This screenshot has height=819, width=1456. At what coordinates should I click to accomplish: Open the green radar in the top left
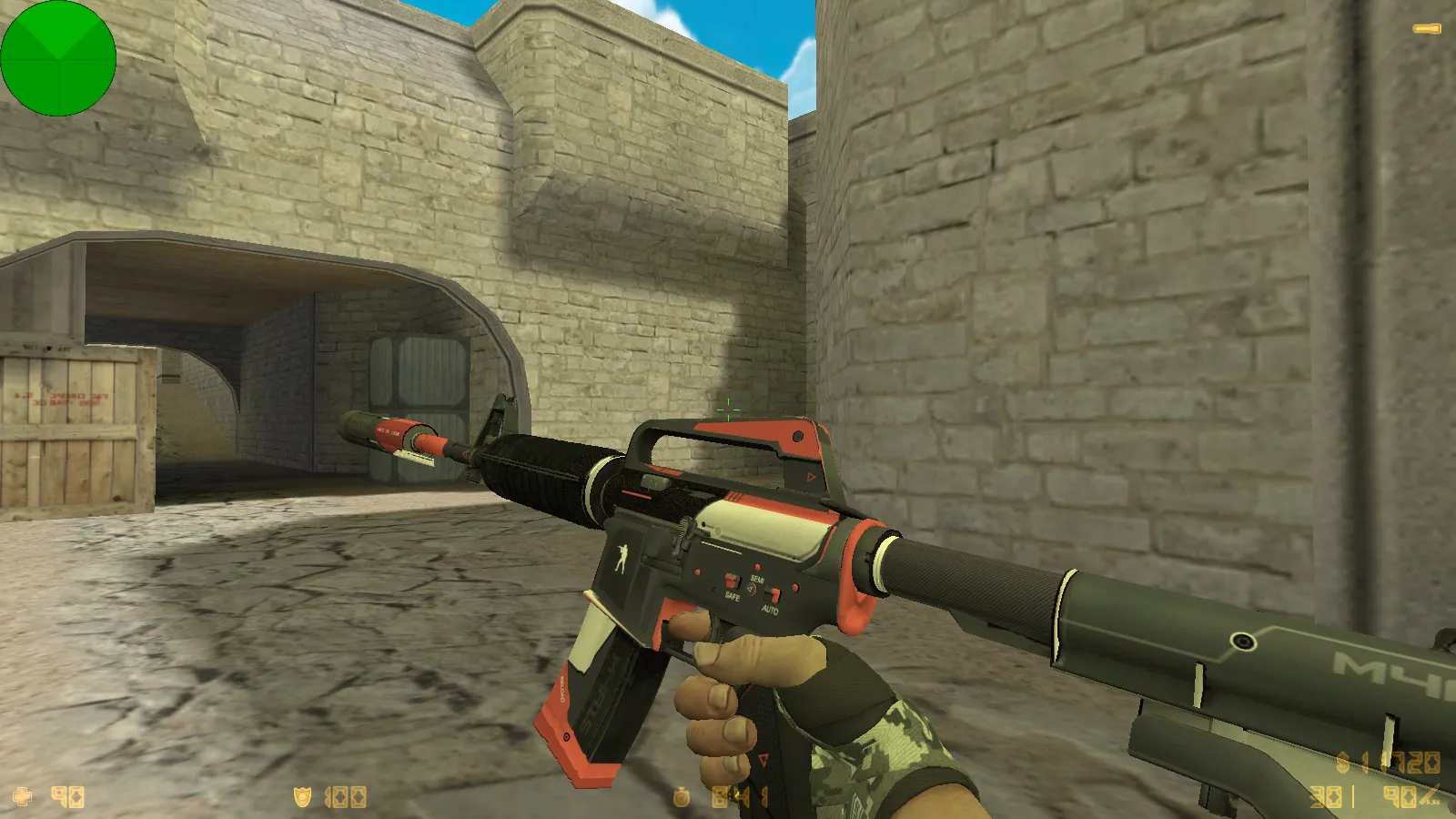click(x=59, y=59)
